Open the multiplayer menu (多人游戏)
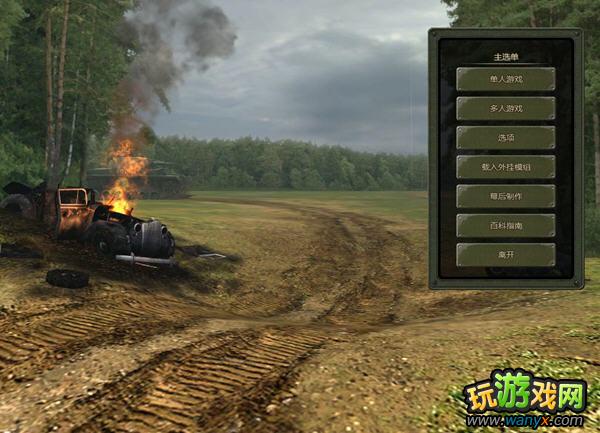 tap(505, 108)
